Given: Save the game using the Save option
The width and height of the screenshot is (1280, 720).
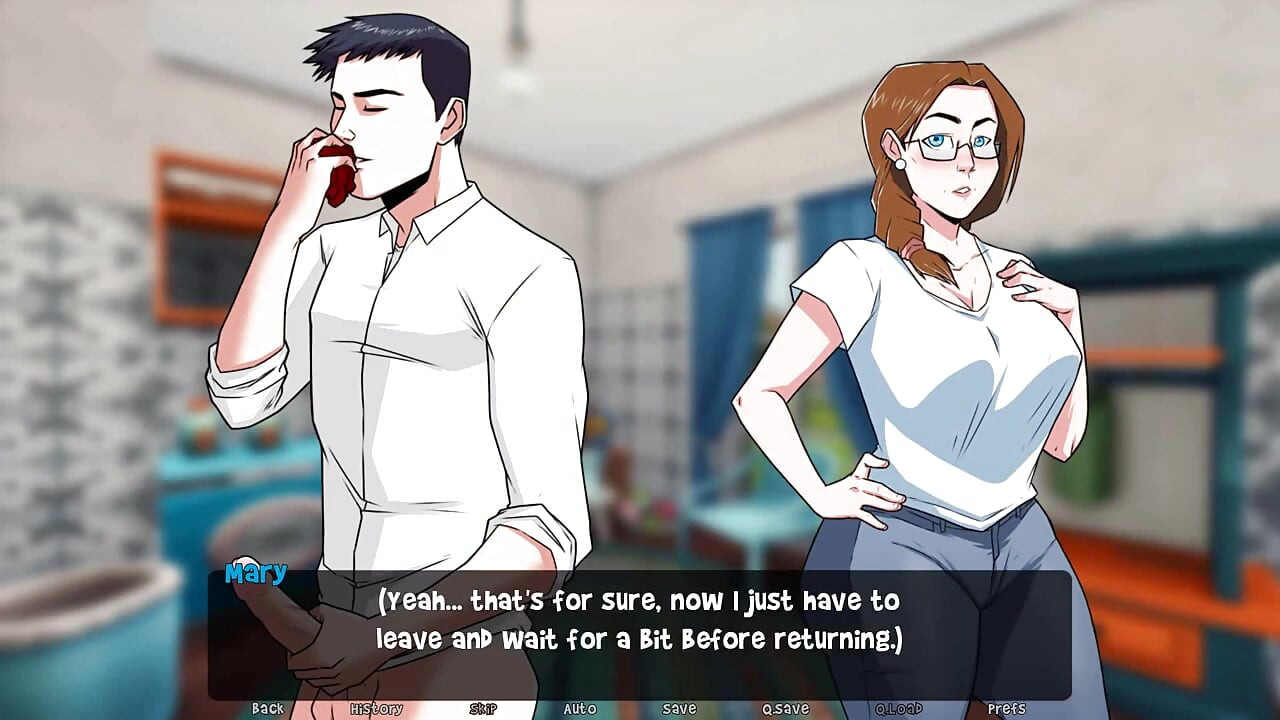Looking at the screenshot, I should pos(679,708).
